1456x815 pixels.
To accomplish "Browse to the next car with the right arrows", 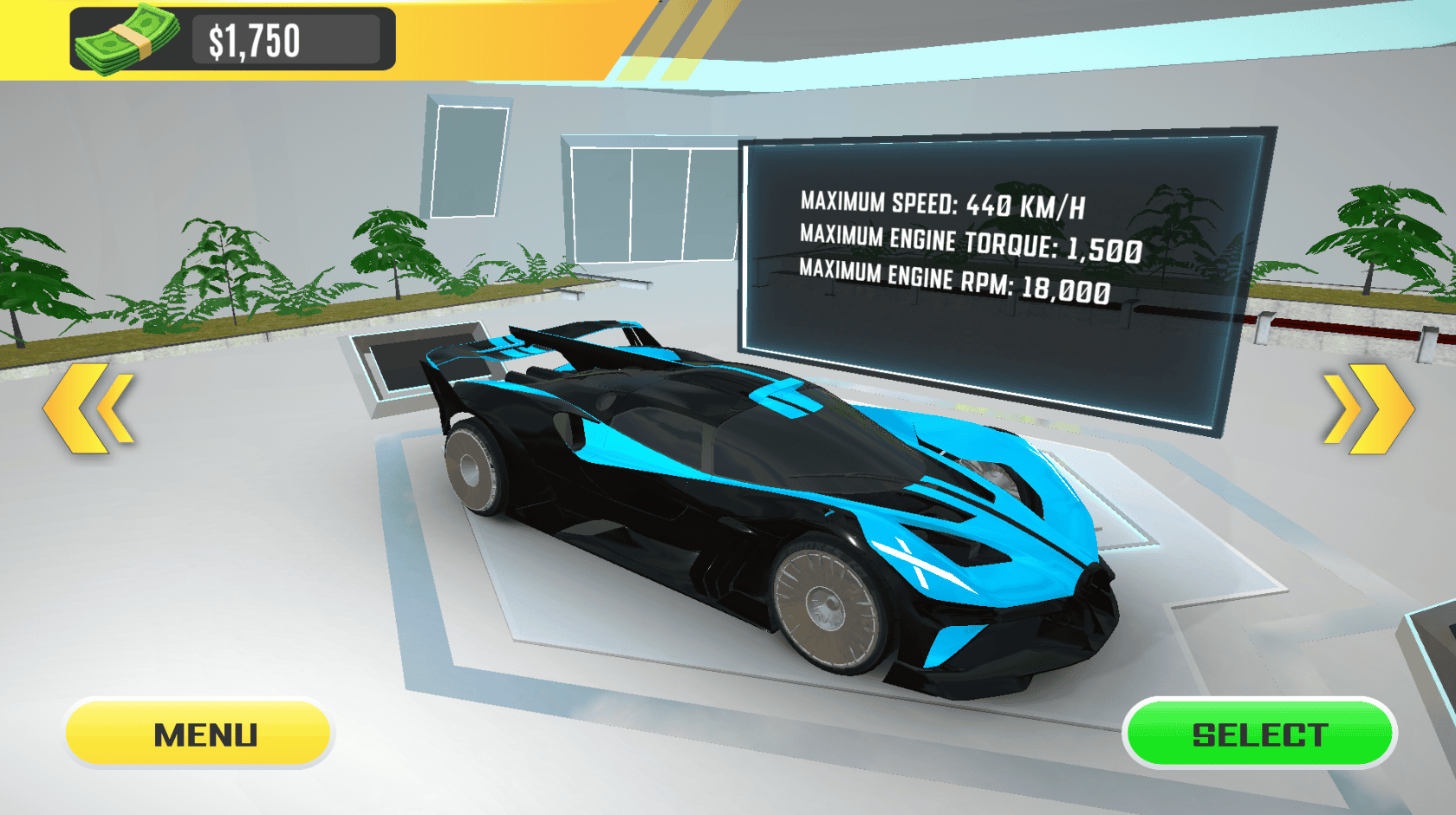I will (x=1367, y=408).
